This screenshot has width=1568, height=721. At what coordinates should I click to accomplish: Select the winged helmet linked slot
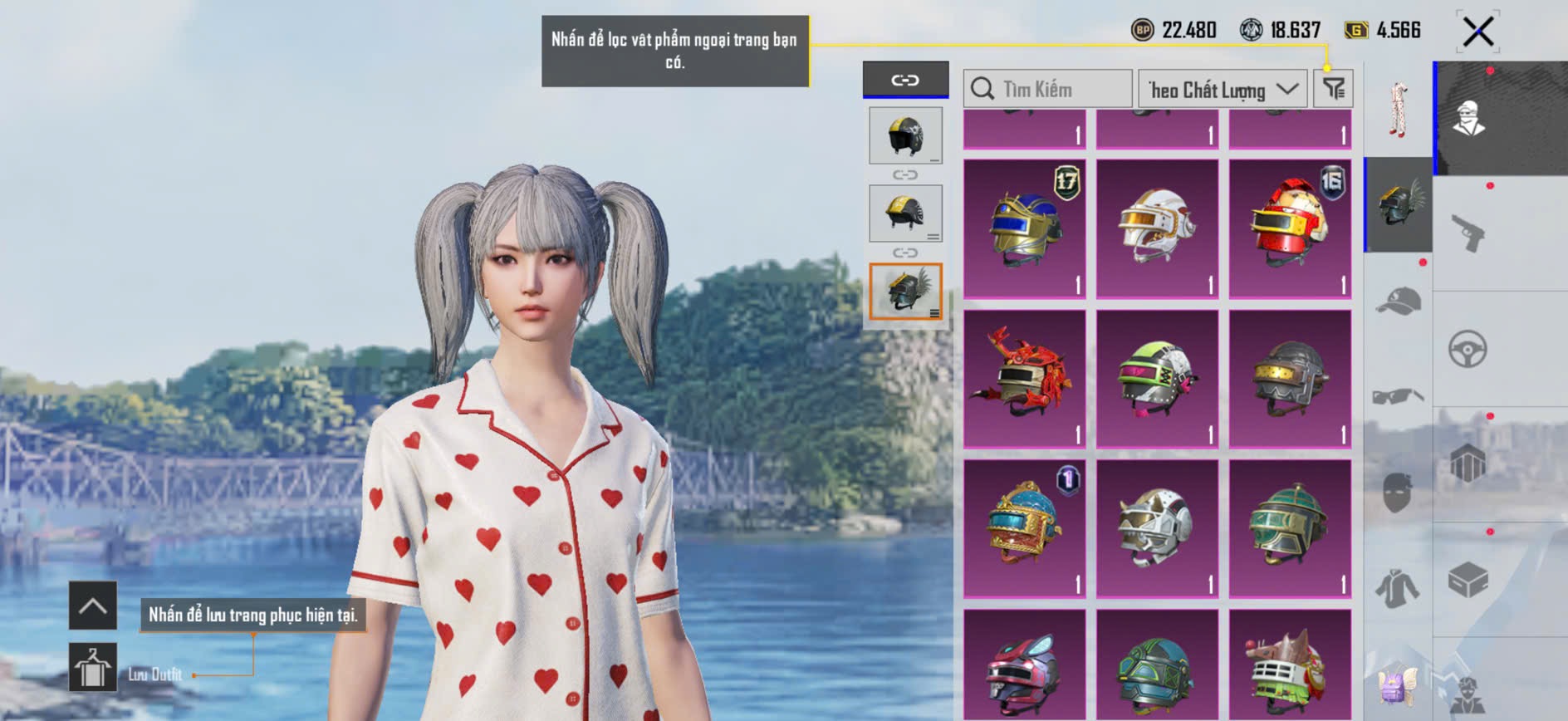pos(905,292)
